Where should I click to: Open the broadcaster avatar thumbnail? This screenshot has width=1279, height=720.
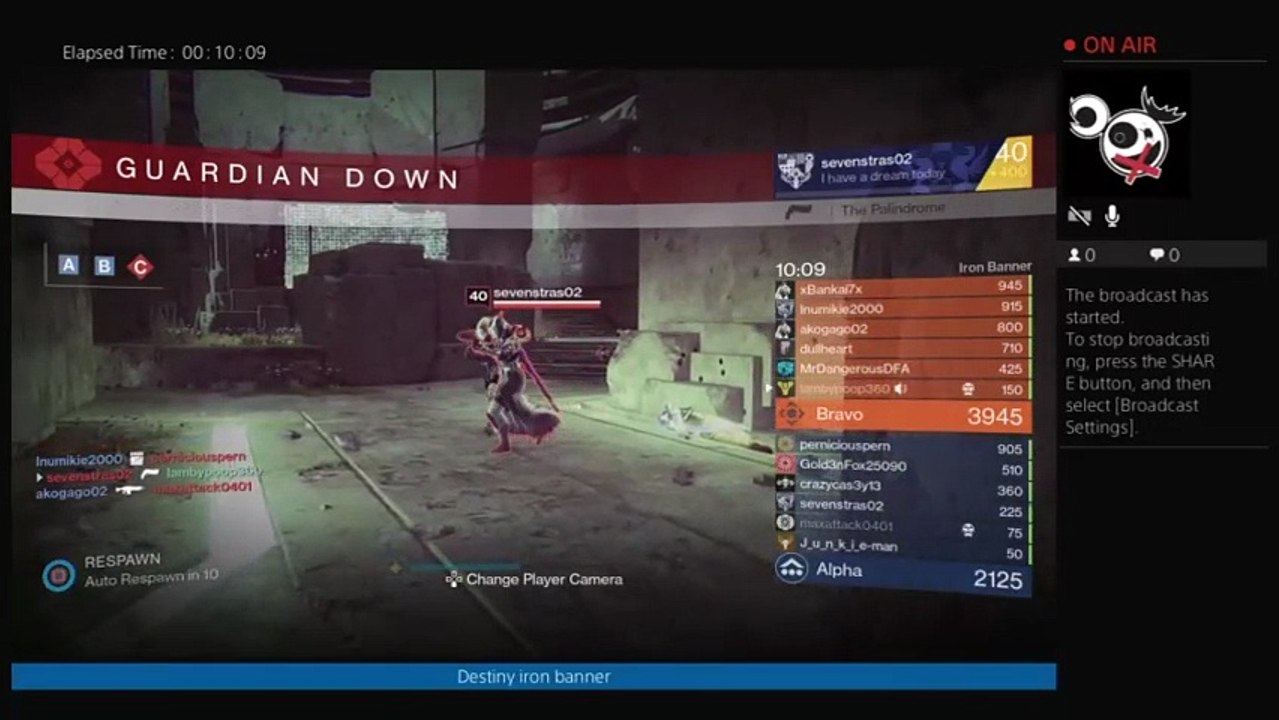(x=1125, y=134)
